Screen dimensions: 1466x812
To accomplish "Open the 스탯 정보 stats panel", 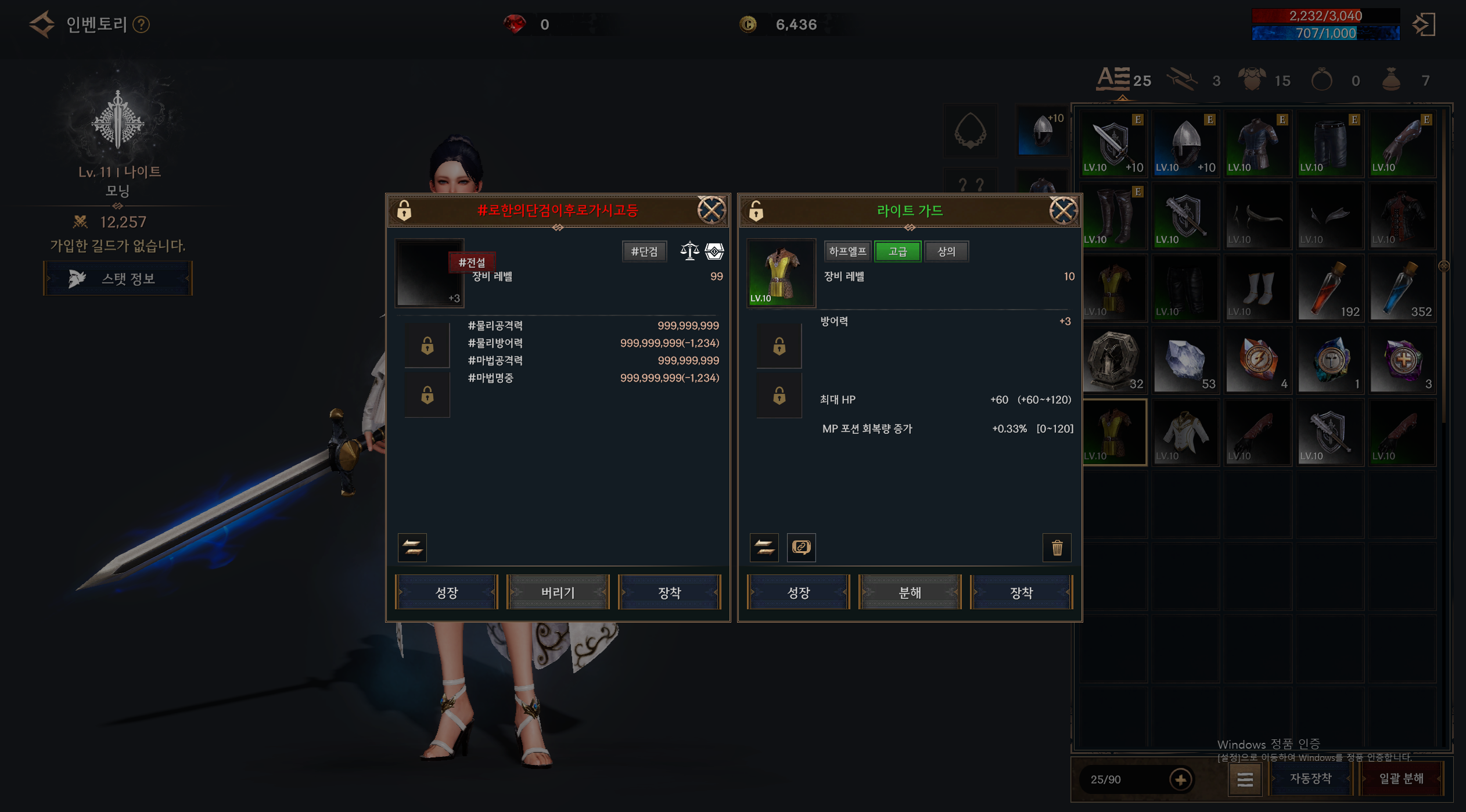I will [118, 279].
